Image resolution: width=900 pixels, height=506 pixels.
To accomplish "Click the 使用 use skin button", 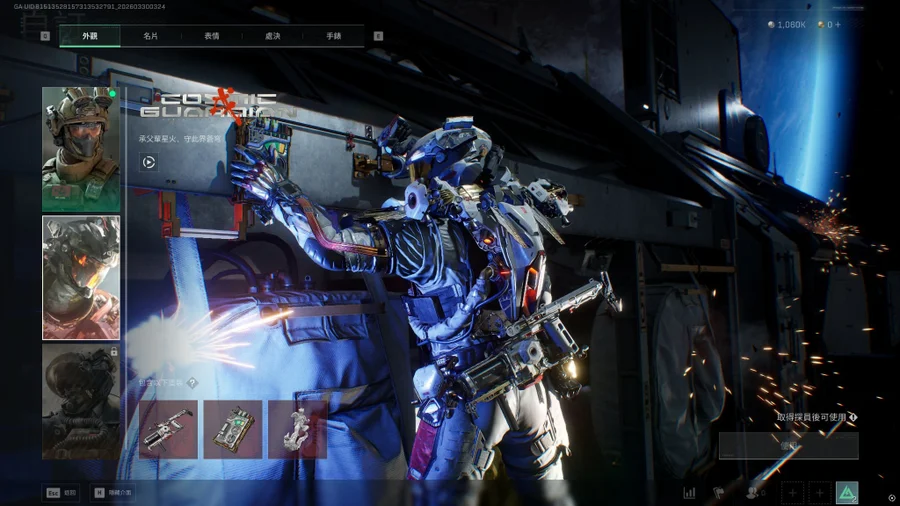I will pos(788,446).
